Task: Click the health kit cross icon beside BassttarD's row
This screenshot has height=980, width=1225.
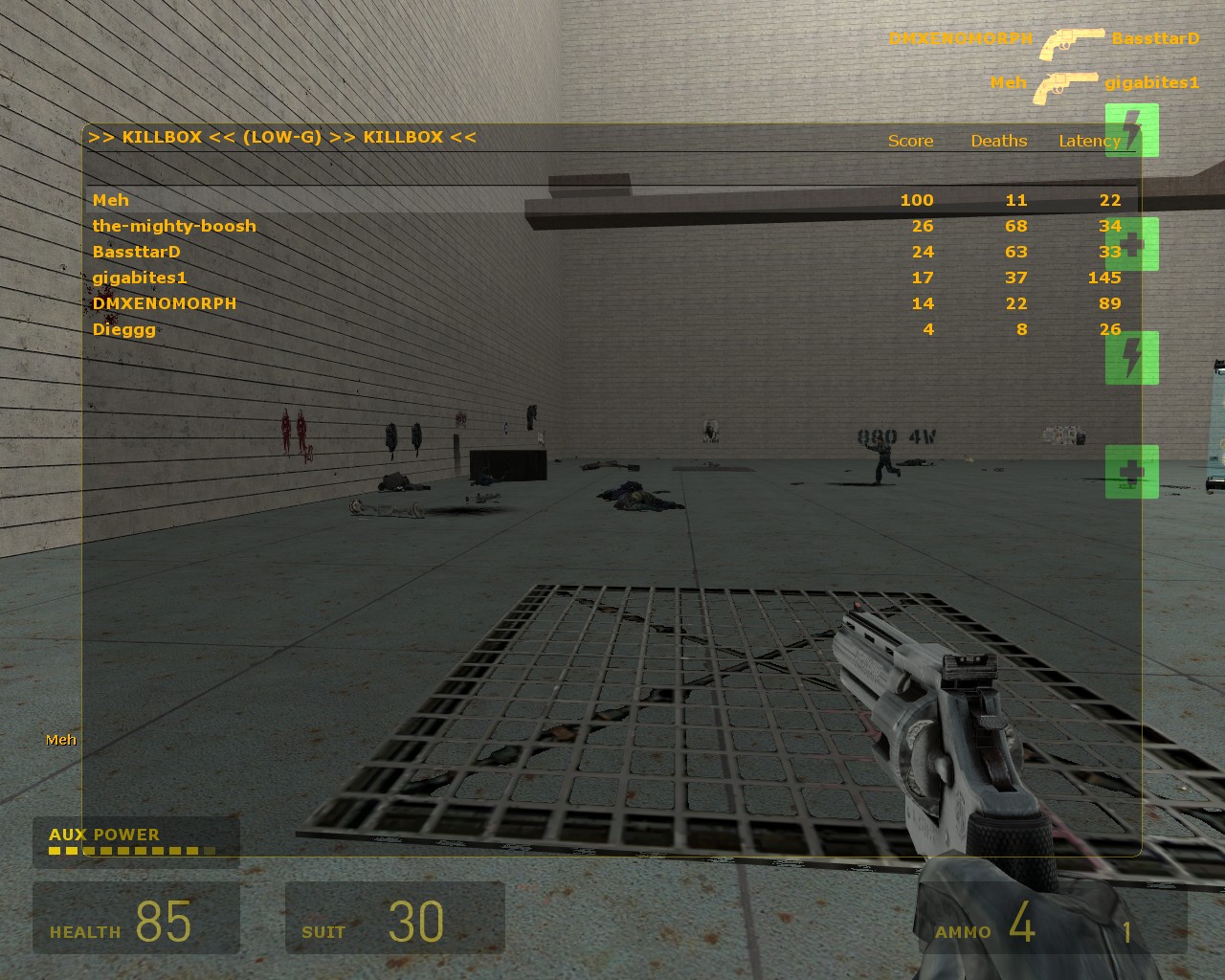Action: click(x=1132, y=243)
